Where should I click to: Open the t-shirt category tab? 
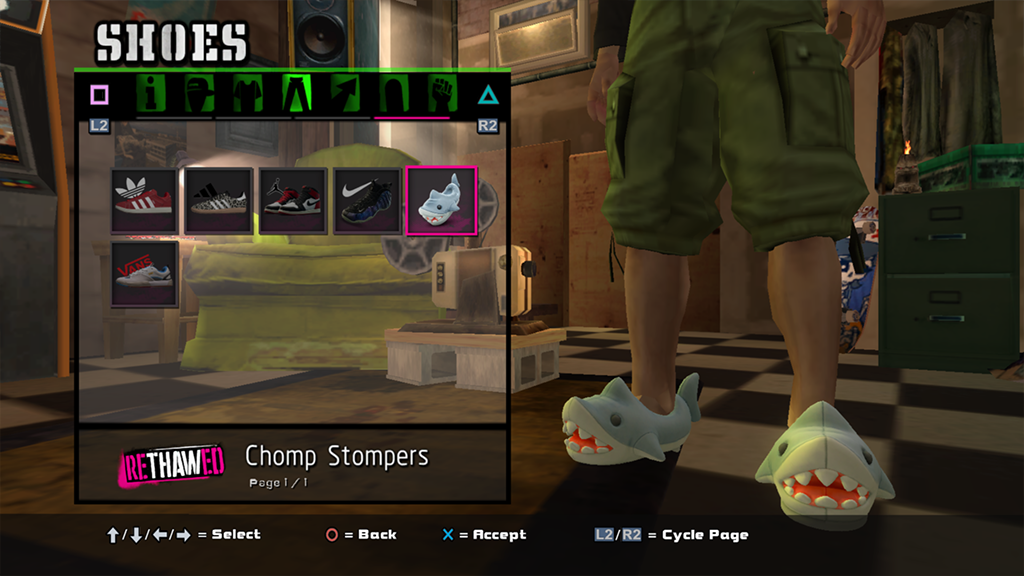point(248,94)
